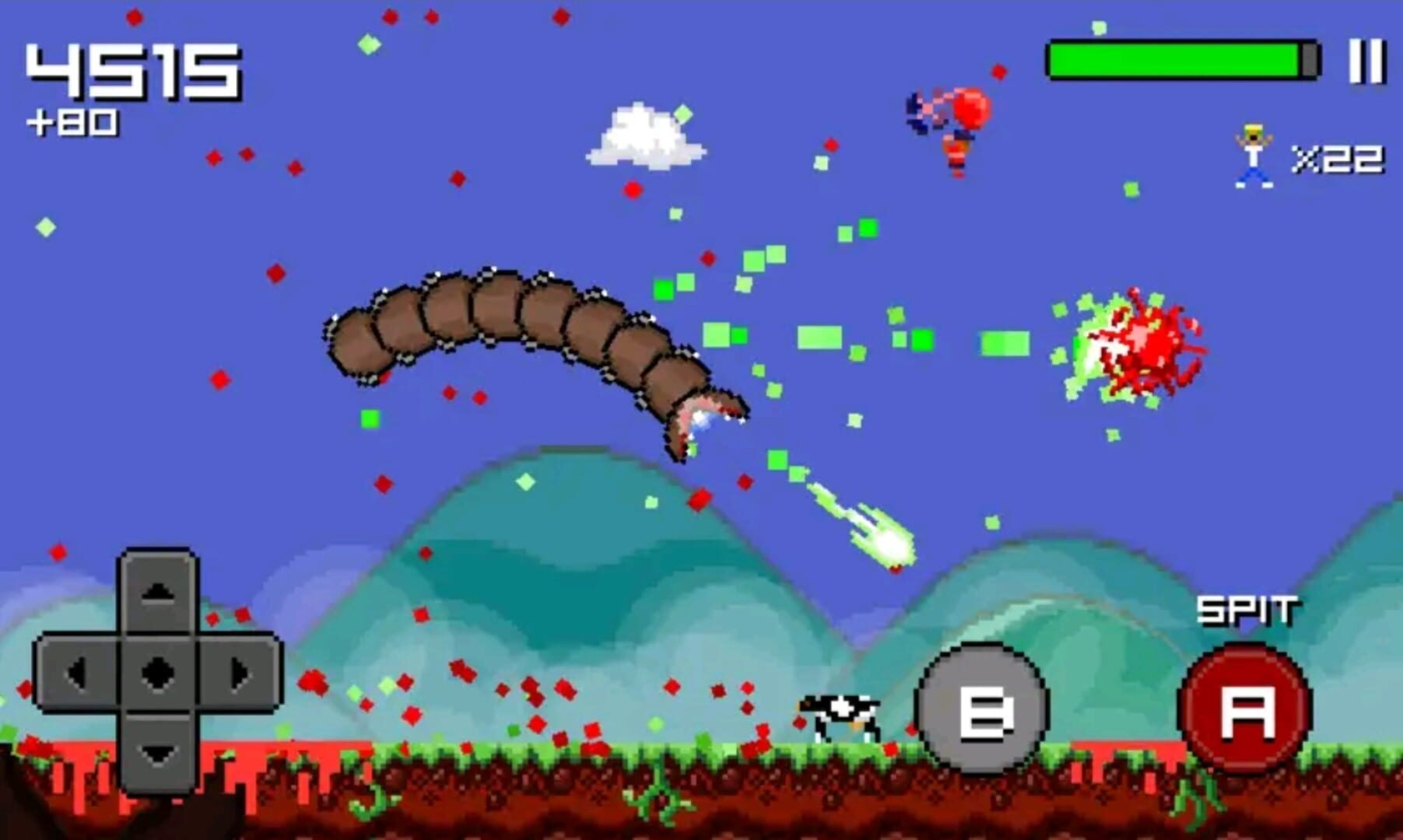The image size is (1403, 840).
Task: Tap the D-pad right arrow
Action: click(x=240, y=673)
